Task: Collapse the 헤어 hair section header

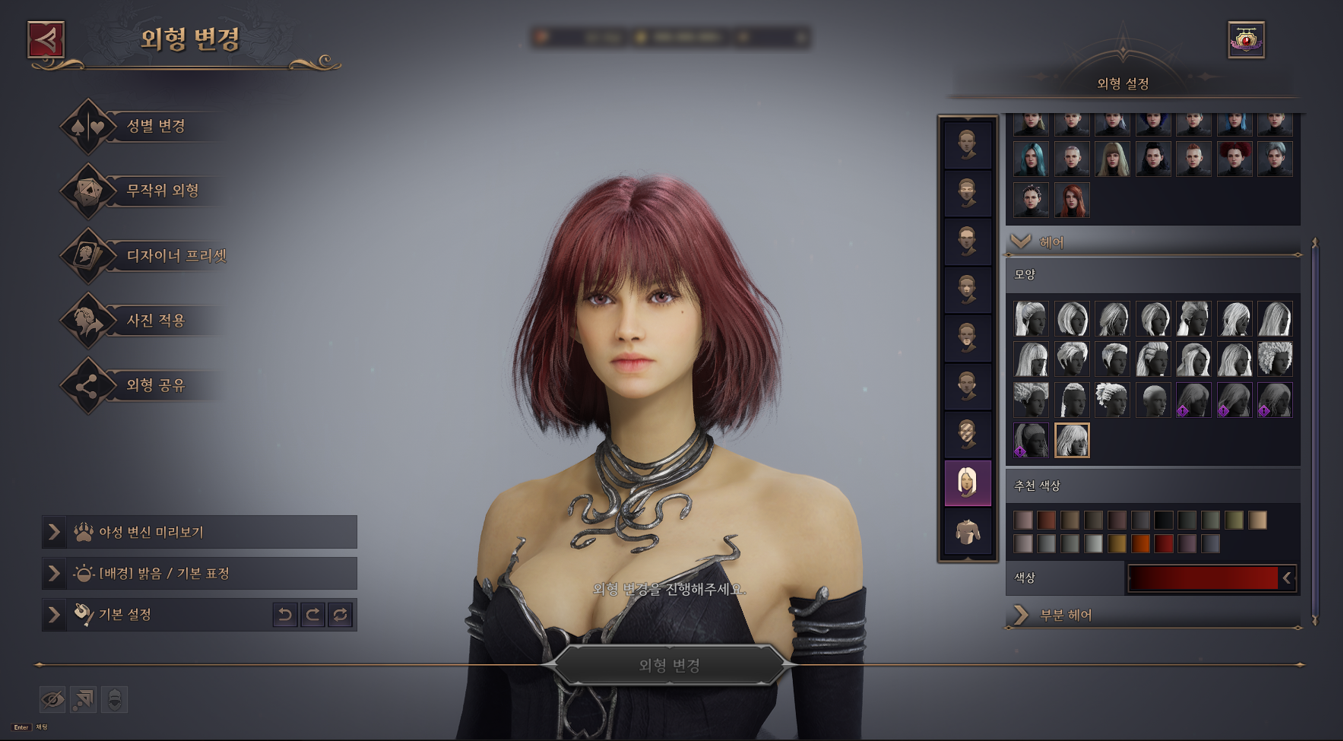Action: (1021, 242)
